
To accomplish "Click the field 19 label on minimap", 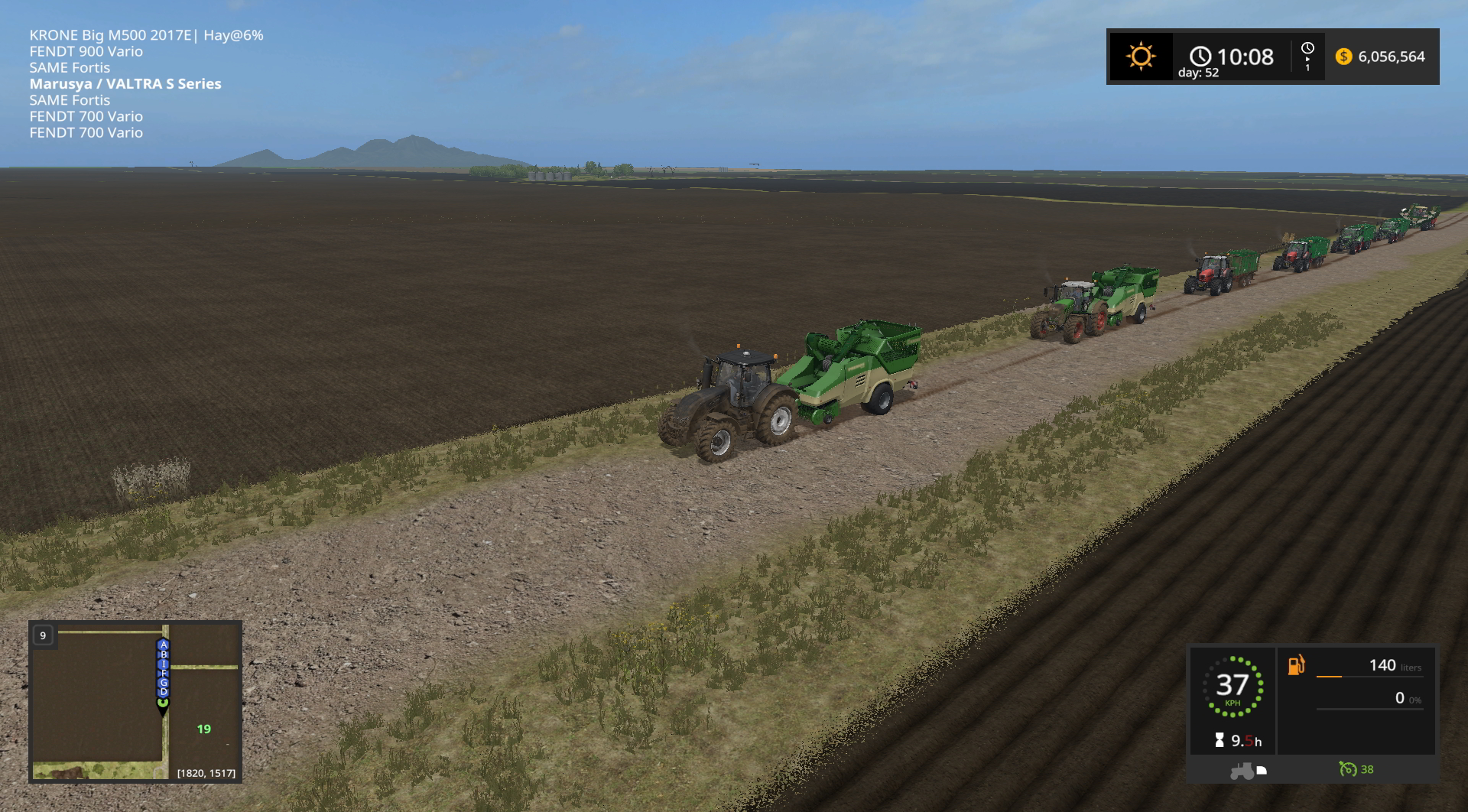I will point(203,729).
